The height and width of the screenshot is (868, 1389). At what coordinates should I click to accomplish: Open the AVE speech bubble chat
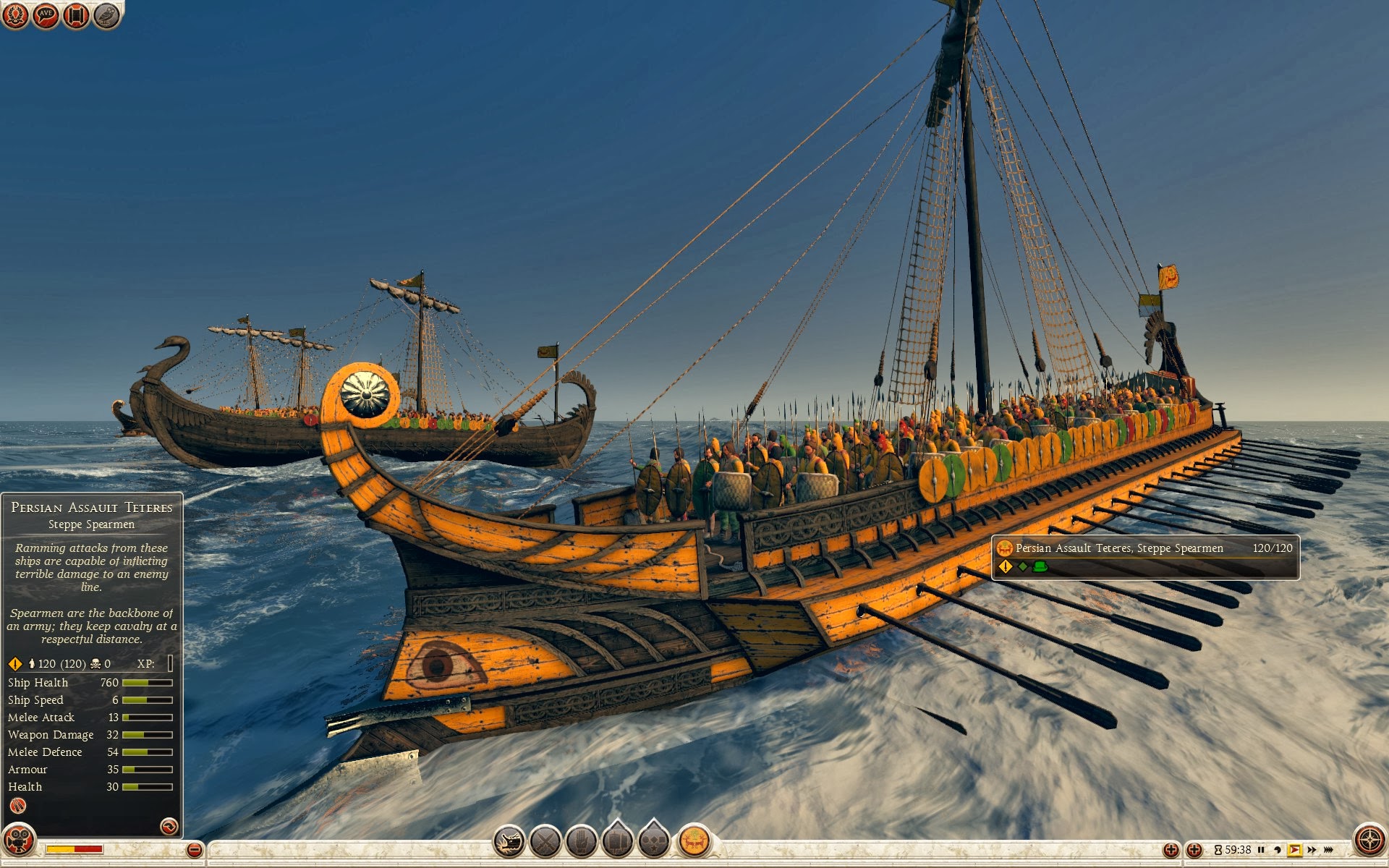46,14
